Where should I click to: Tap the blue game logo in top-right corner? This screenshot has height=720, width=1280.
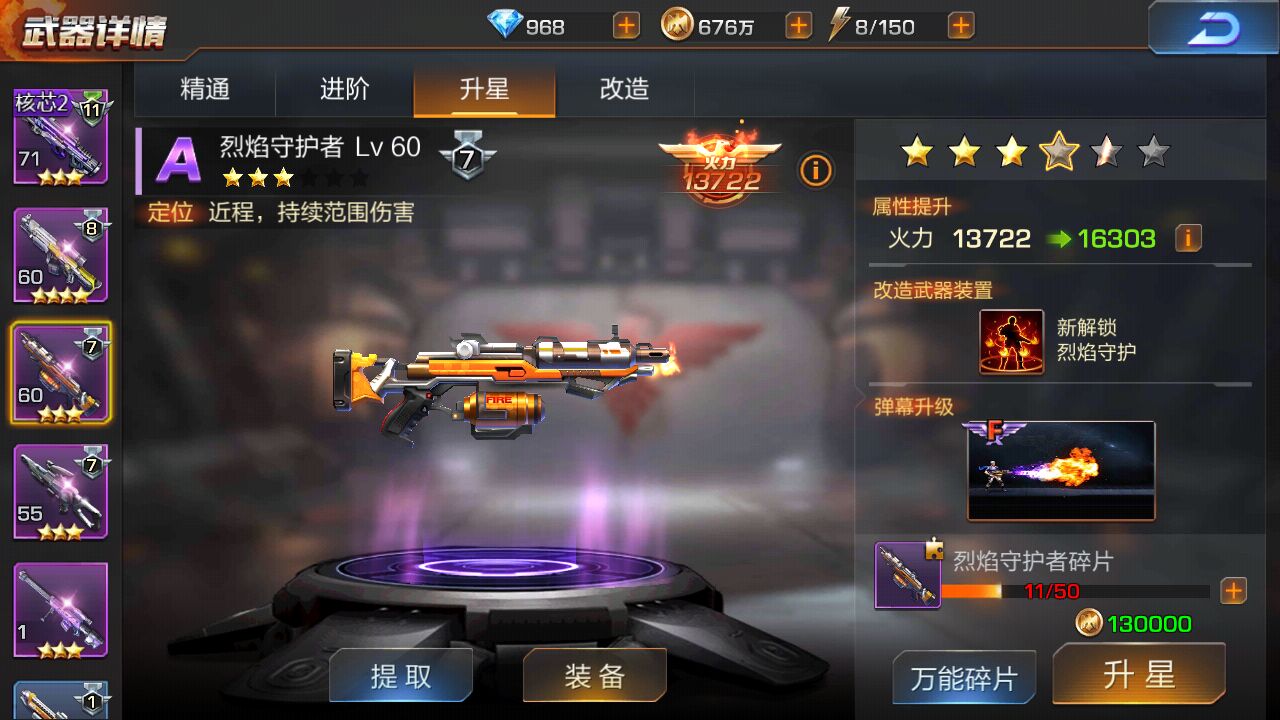(x=1213, y=29)
